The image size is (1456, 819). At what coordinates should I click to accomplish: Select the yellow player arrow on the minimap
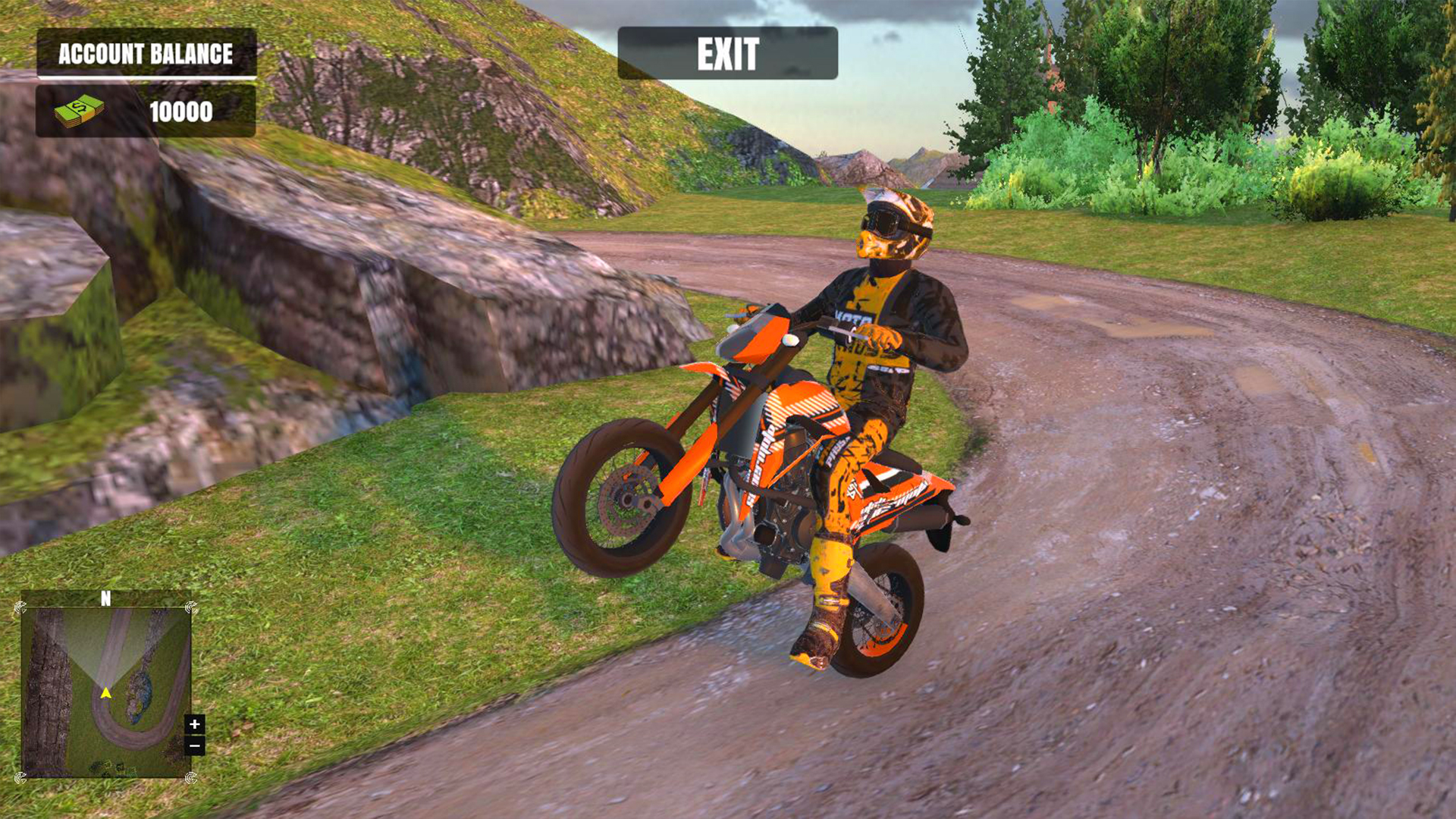105,693
